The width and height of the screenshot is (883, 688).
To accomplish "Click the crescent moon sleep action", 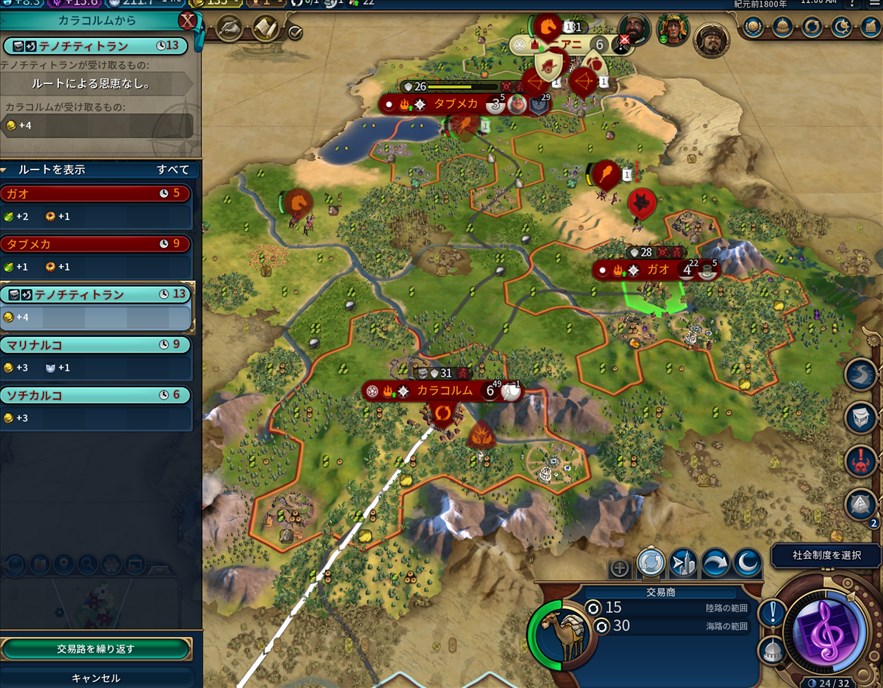I will pyautogui.click(x=747, y=563).
